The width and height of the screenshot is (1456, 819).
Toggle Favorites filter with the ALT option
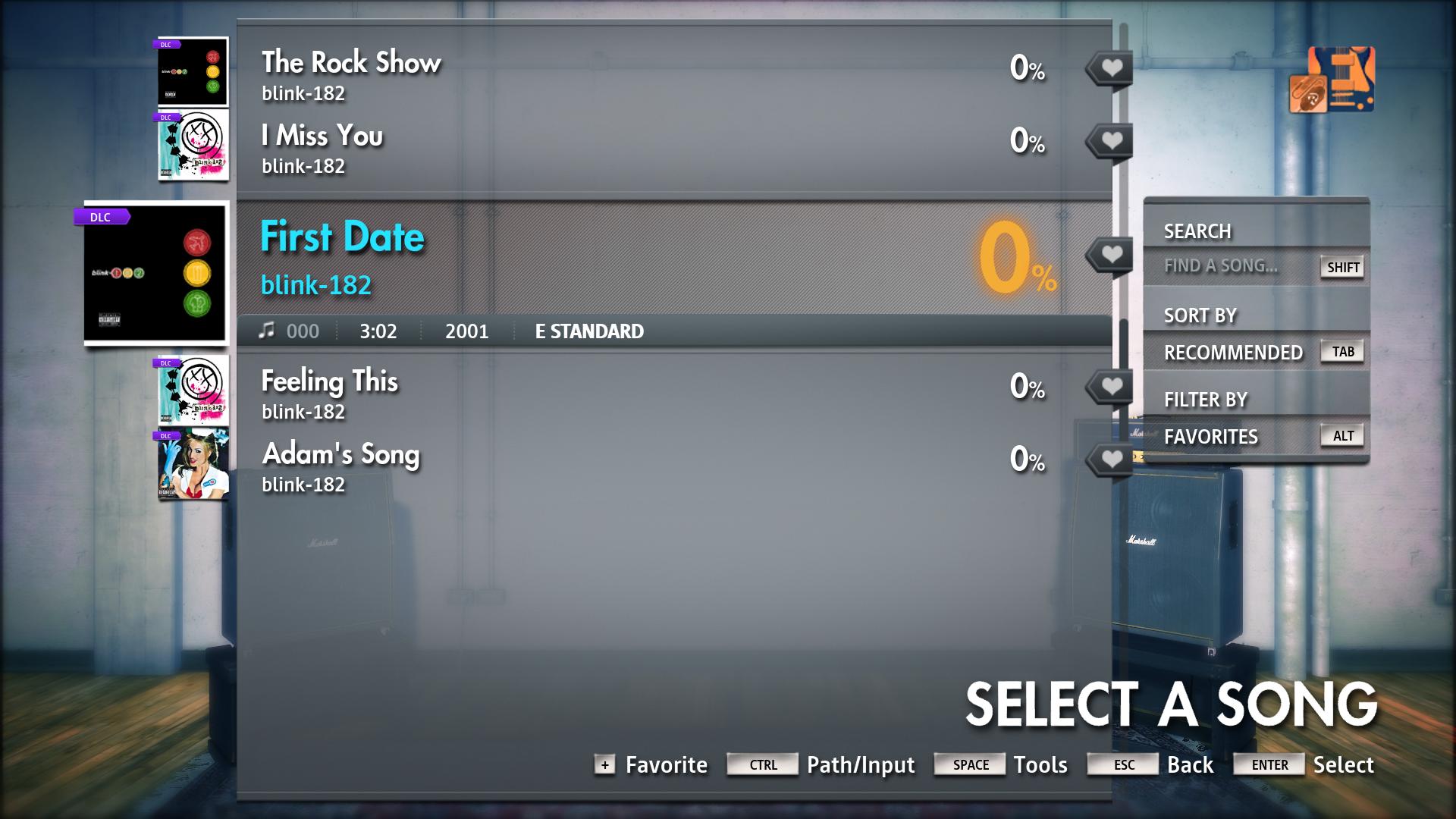1342,435
